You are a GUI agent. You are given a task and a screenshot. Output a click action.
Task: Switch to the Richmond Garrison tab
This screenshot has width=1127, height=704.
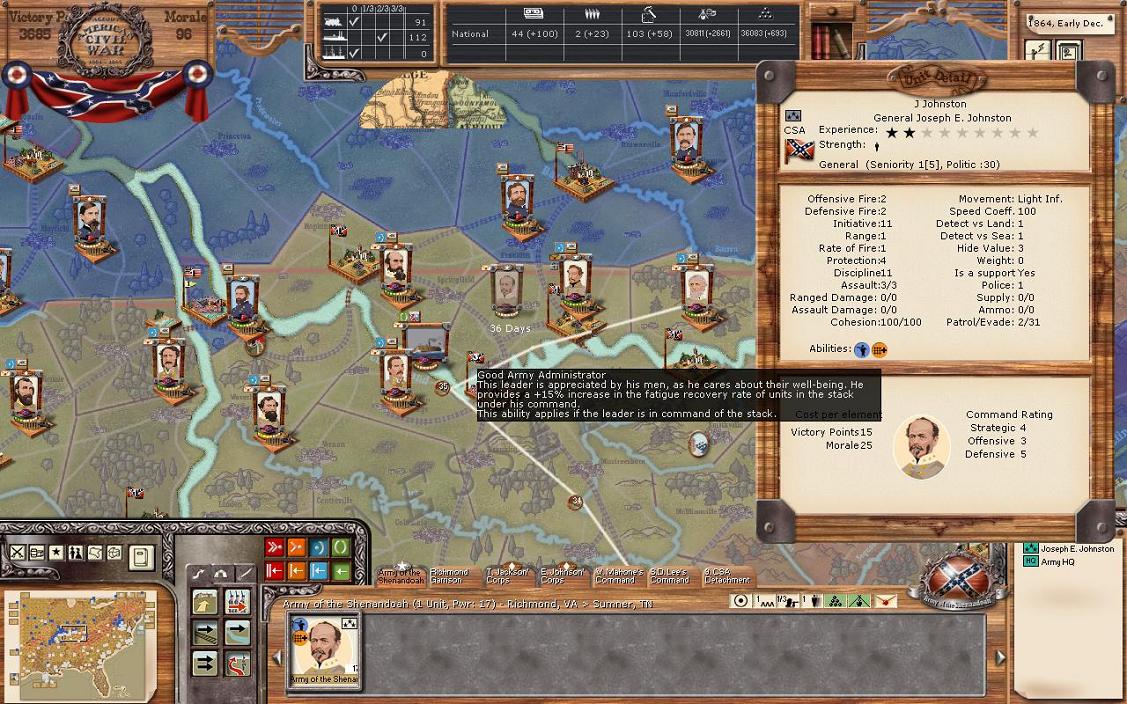[x=448, y=576]
